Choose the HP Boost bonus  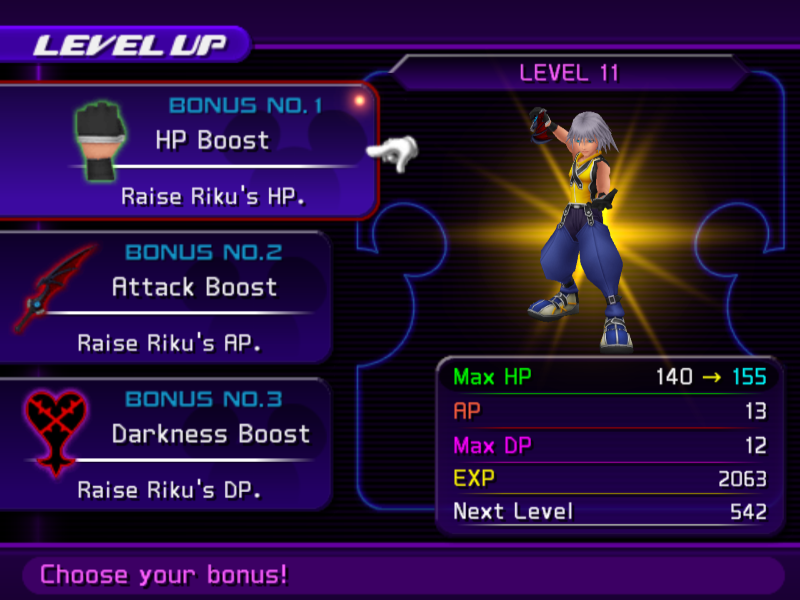tap(212, 140)
